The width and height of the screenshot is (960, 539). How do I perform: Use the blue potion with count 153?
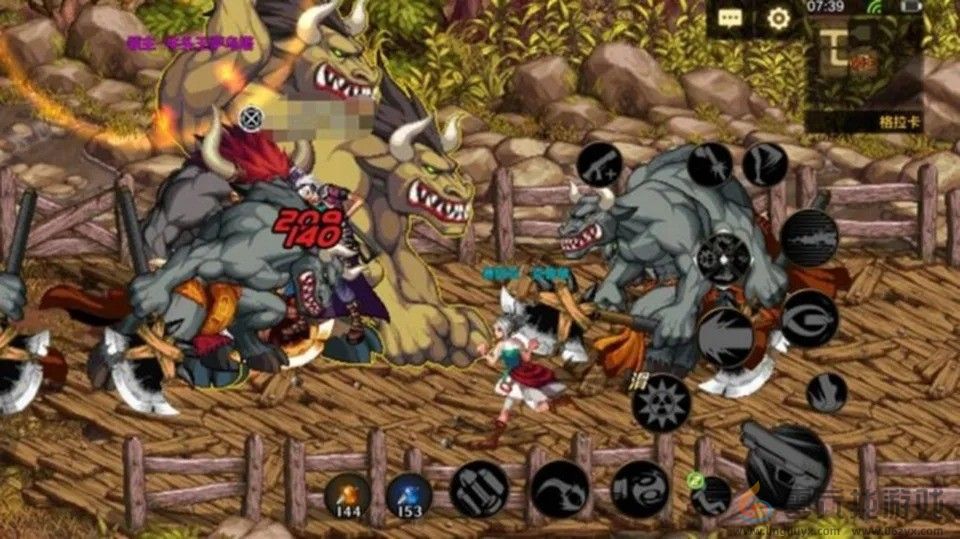coord(409,495)
